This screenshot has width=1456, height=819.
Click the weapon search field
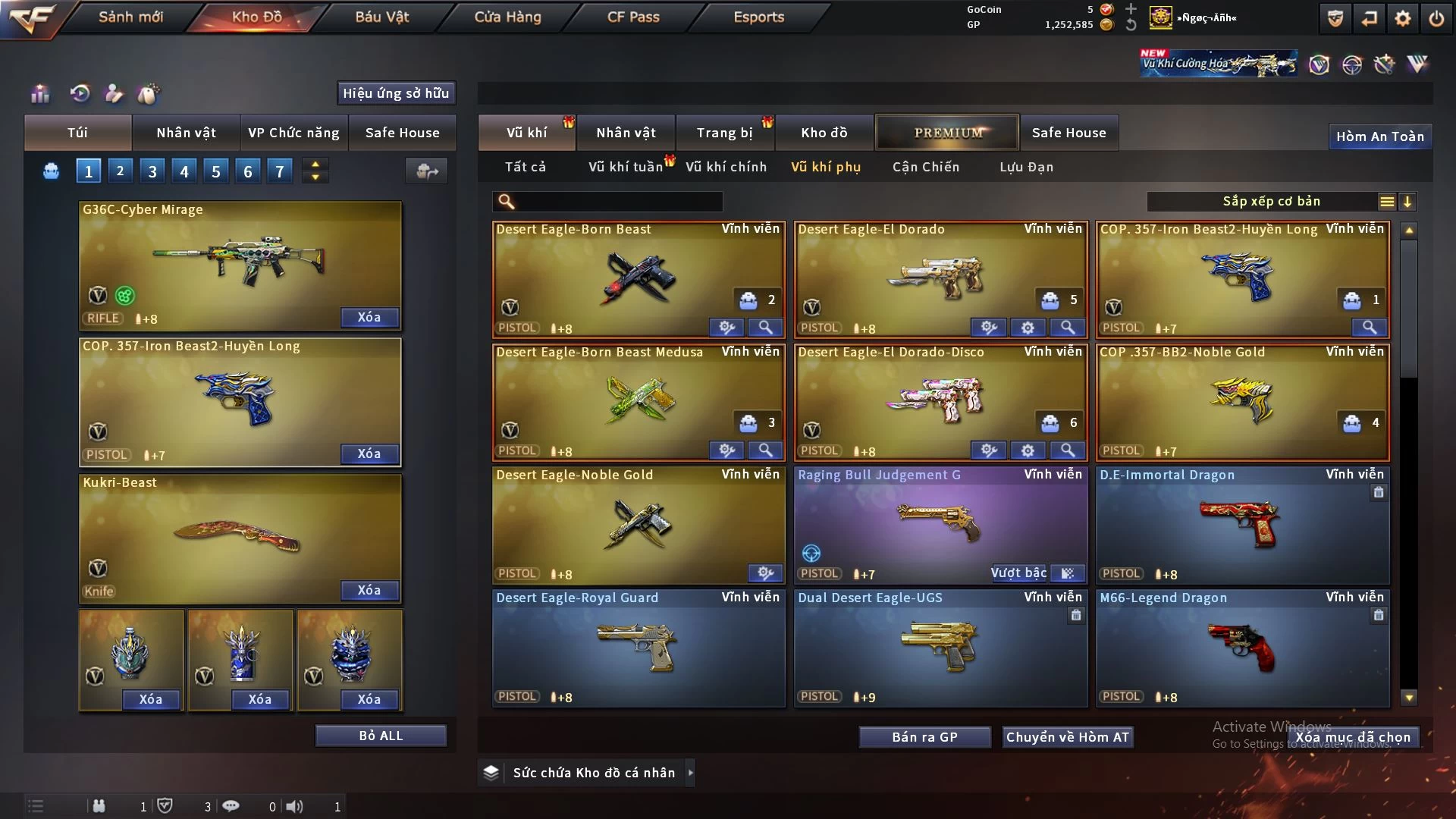pyautogui.click(x=618, y=202)
